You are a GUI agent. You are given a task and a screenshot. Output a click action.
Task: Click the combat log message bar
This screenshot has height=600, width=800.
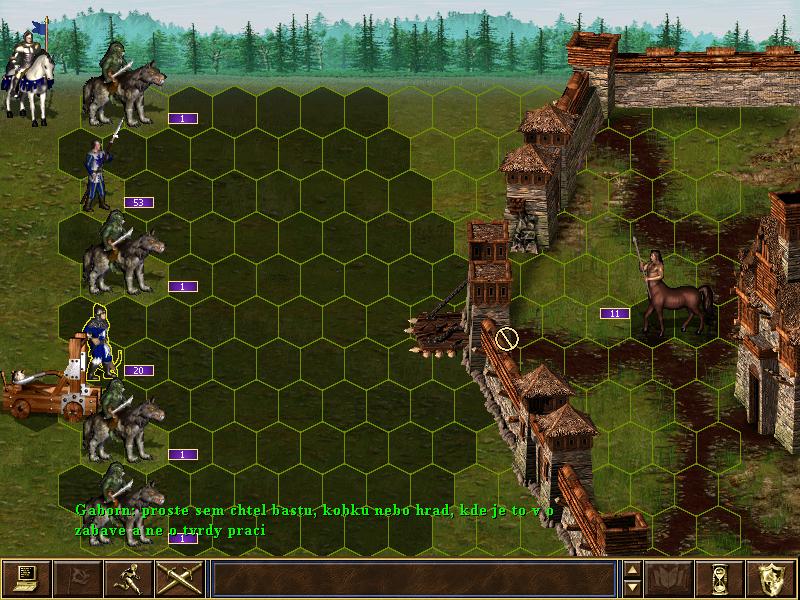[413, 577]
